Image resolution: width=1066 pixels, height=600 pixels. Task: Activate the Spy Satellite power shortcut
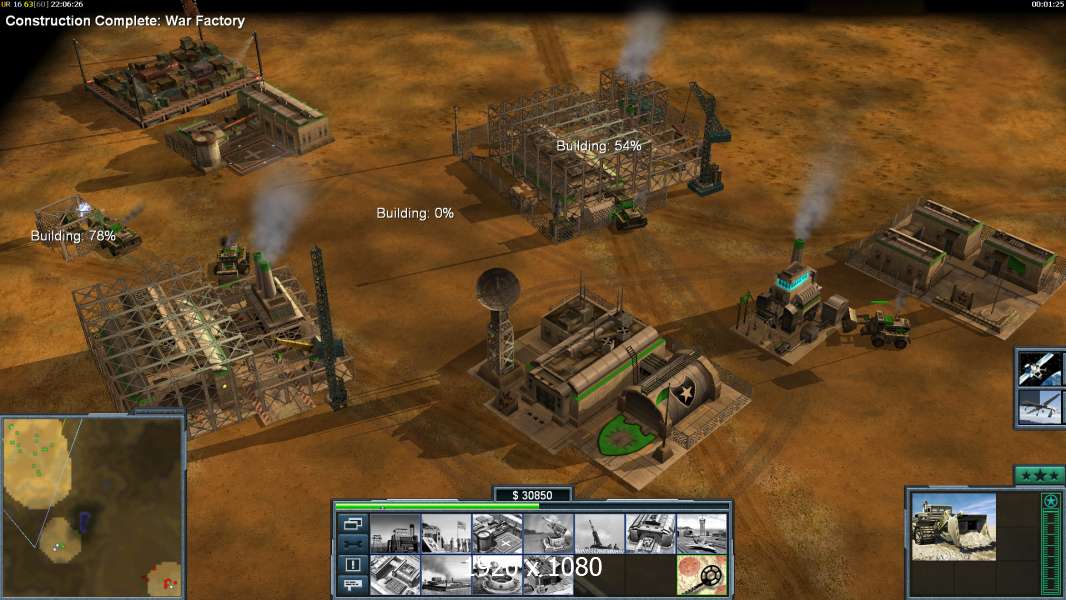click(x=1041, y=368)
